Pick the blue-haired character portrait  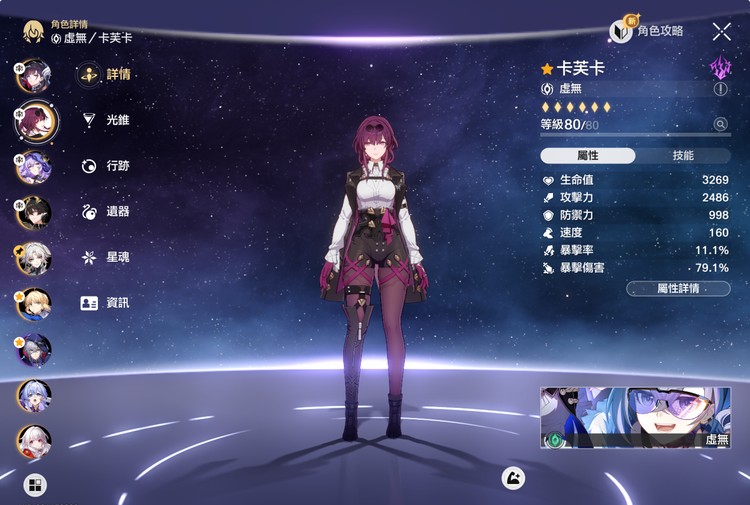(x=33, y=396)
